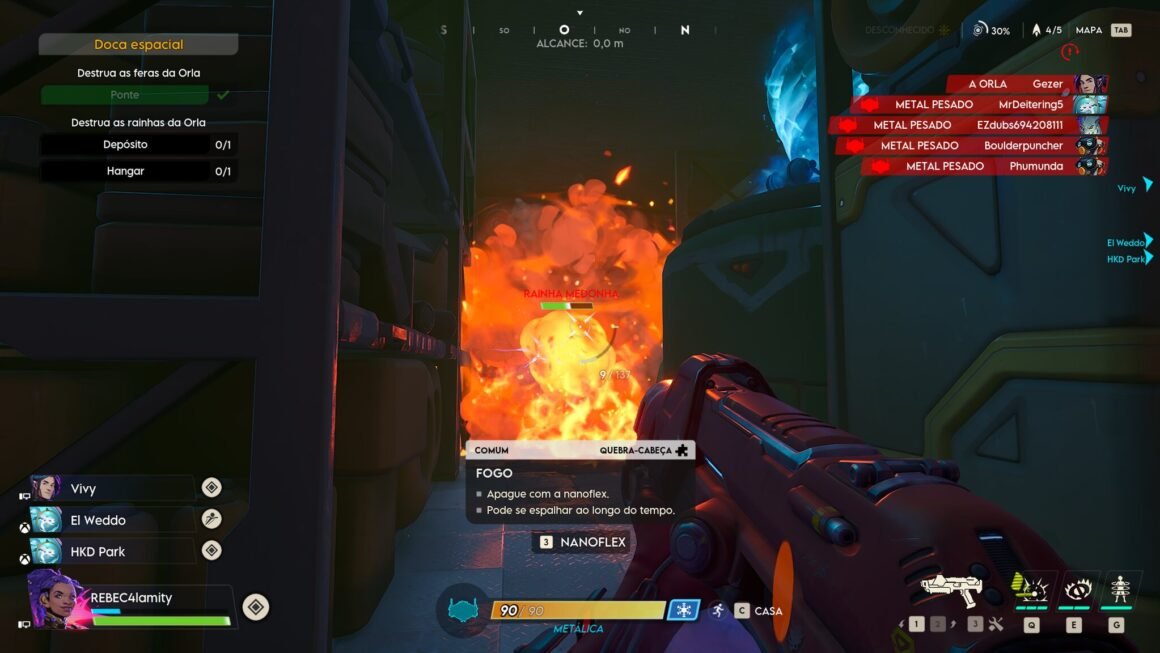Select MrDeitering5 in the kill feed

[1030, 104]
